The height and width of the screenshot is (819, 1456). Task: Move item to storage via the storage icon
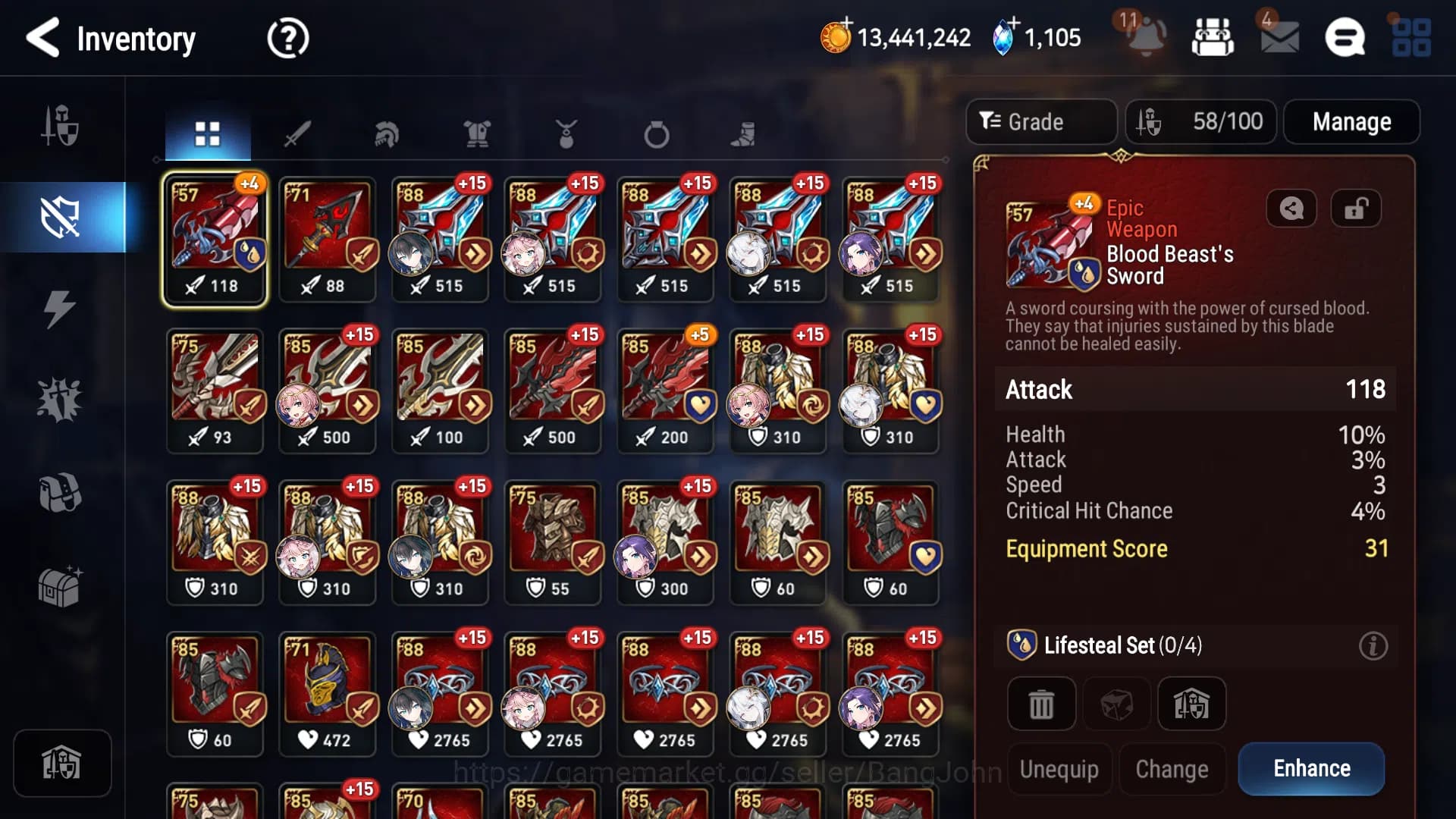click(1192, 703)
